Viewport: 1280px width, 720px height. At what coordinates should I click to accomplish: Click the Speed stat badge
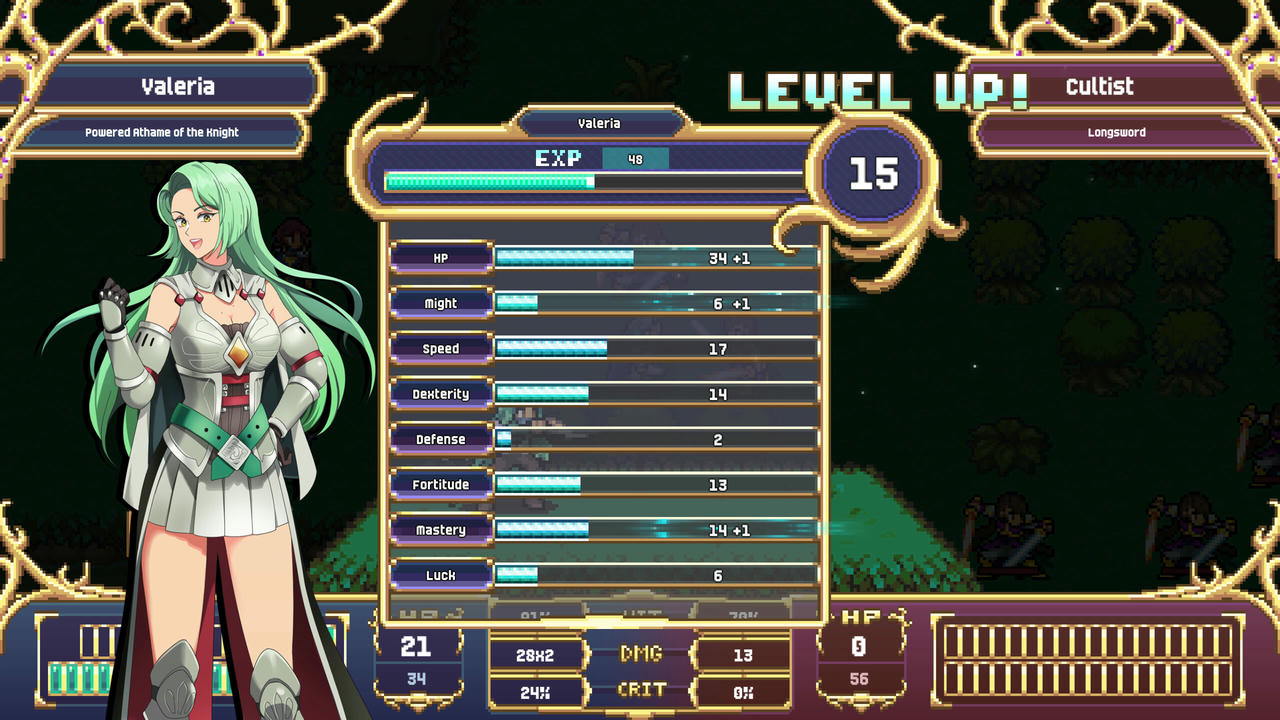point(440,348)
